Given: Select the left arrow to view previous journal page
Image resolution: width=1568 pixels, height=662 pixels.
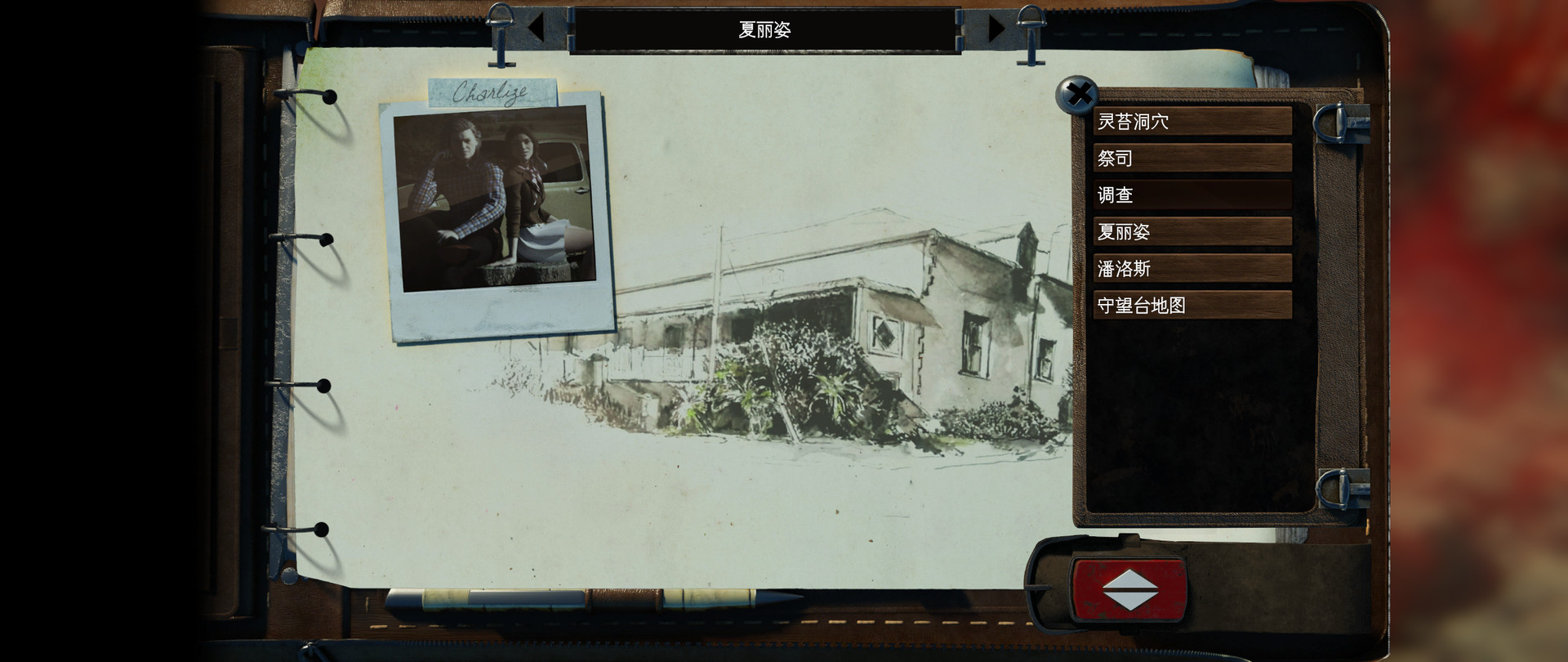Looking at the screenshot, I should pos(535,27).
